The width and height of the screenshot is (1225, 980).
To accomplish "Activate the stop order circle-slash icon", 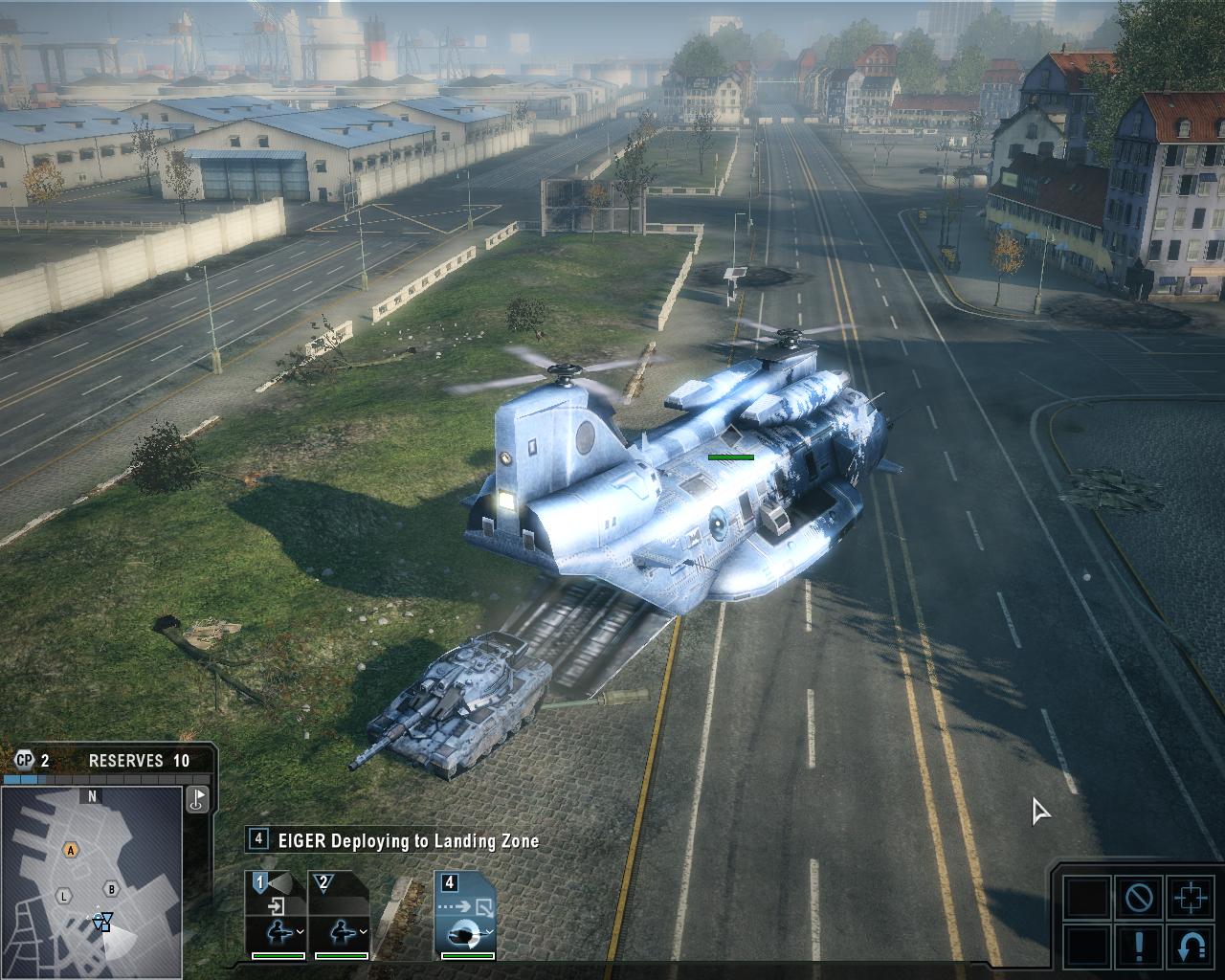I will 1139,898.
